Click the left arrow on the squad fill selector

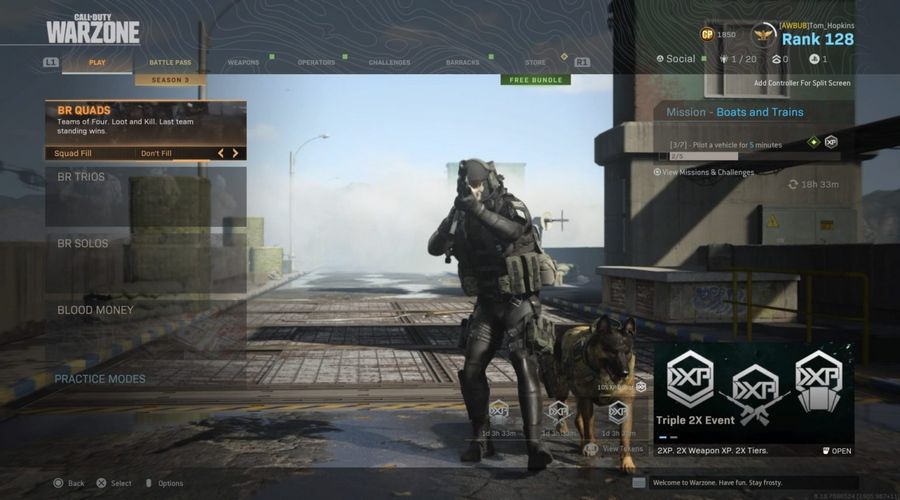coord(221,153)
